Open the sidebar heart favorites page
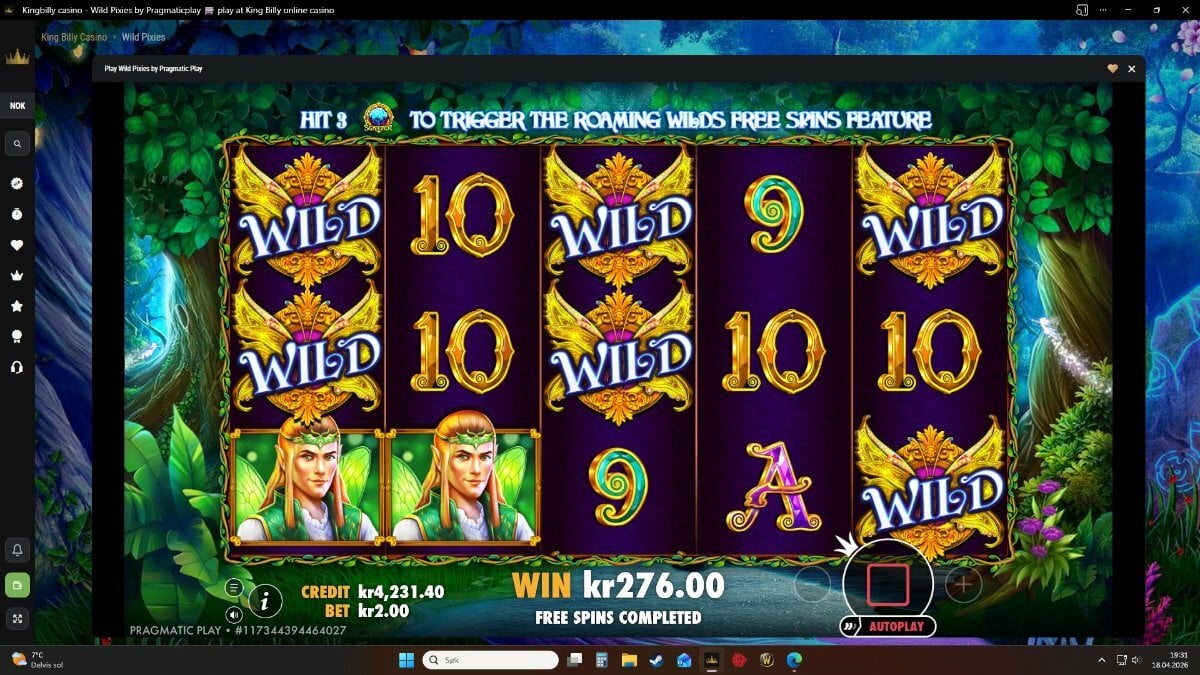Image resolution: width=1200 pixels, height=675 pixels. click(17, 245)
